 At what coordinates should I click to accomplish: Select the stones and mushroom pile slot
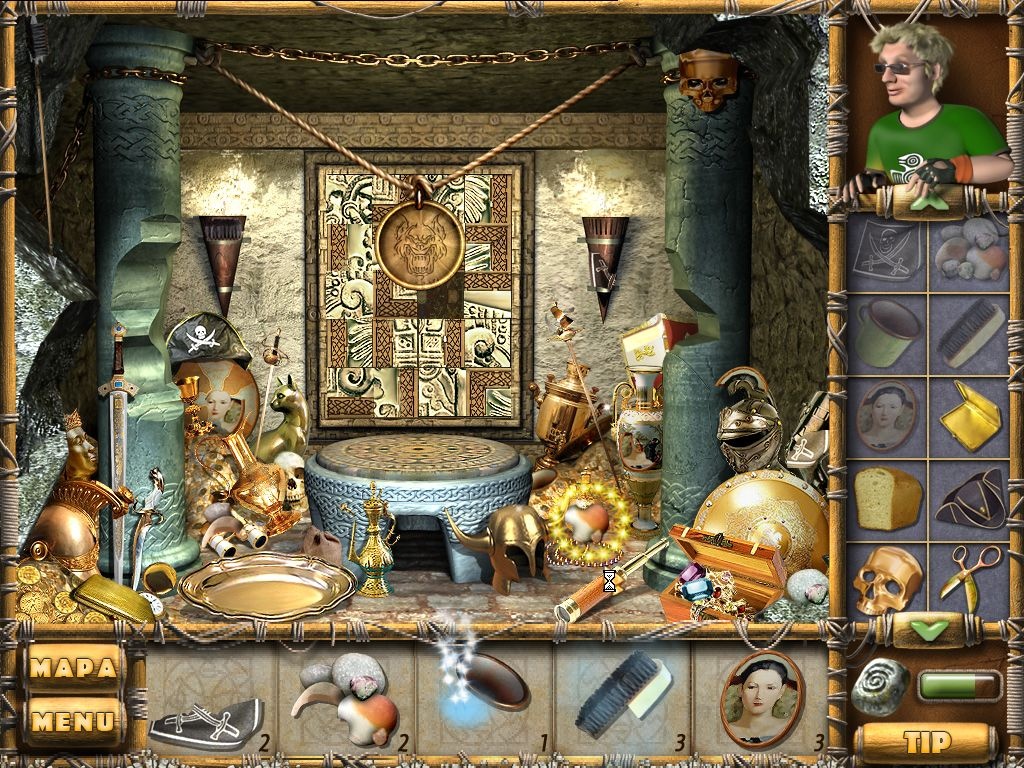coord(346,700)
